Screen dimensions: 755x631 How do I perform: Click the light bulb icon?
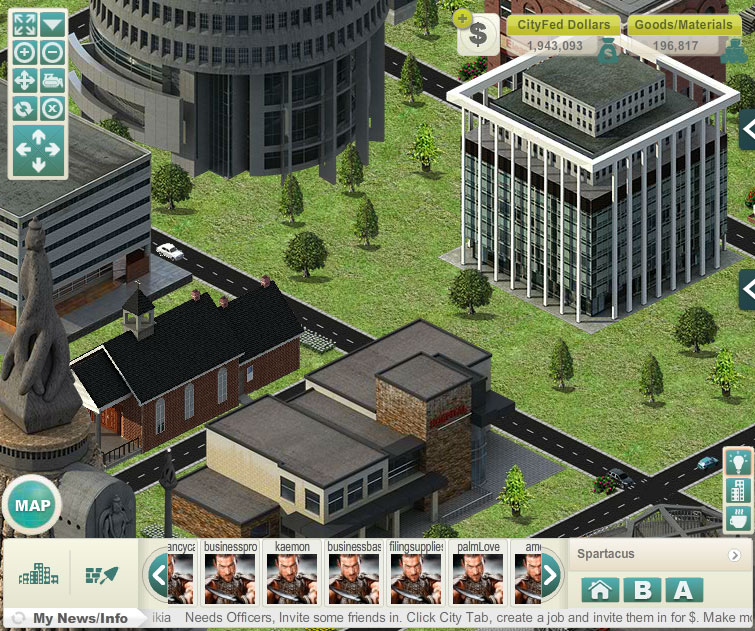pyautogui.click(x=737, y=462)
